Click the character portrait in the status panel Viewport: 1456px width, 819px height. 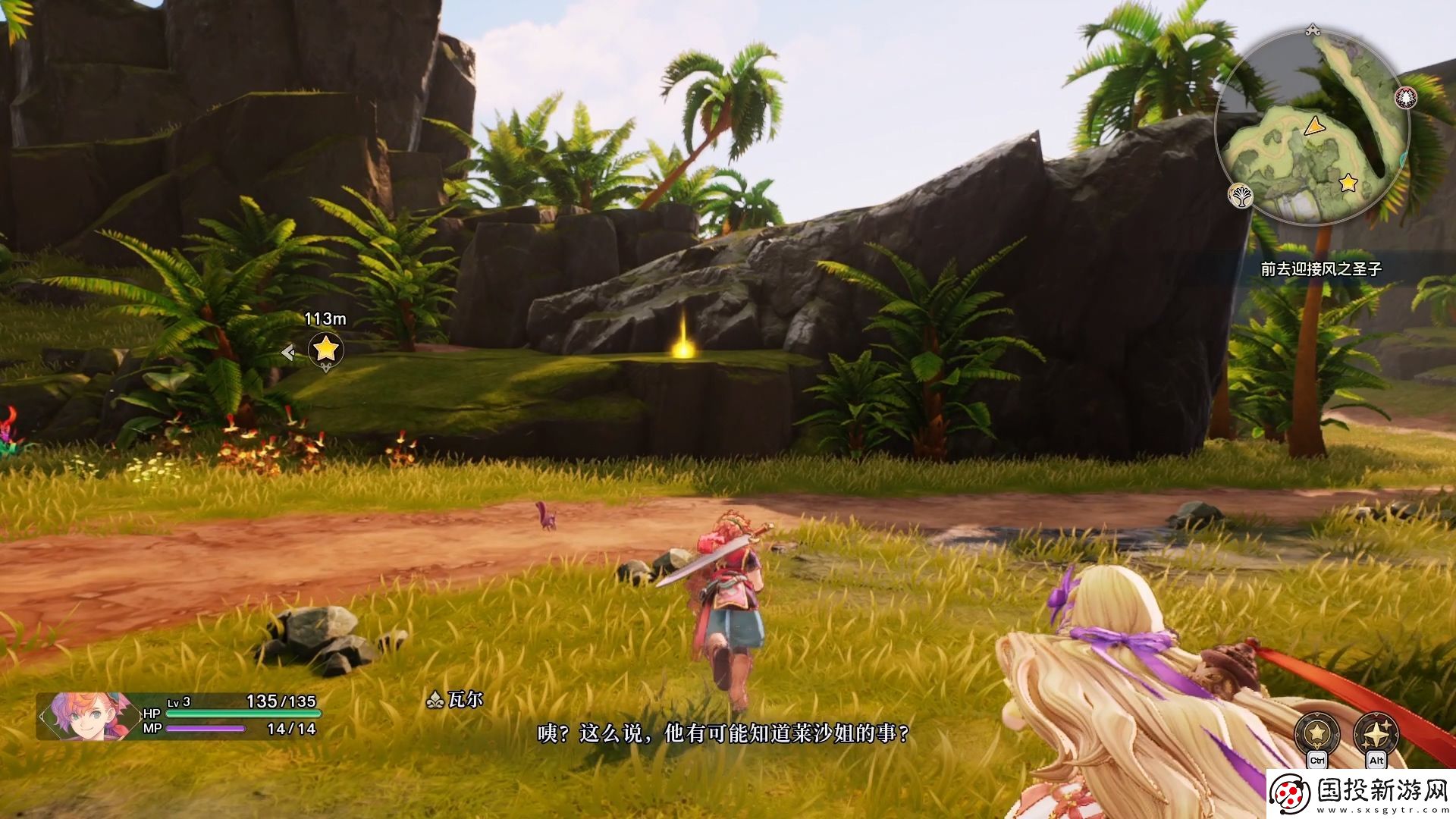pyautogui.click(x=80, y=716)
